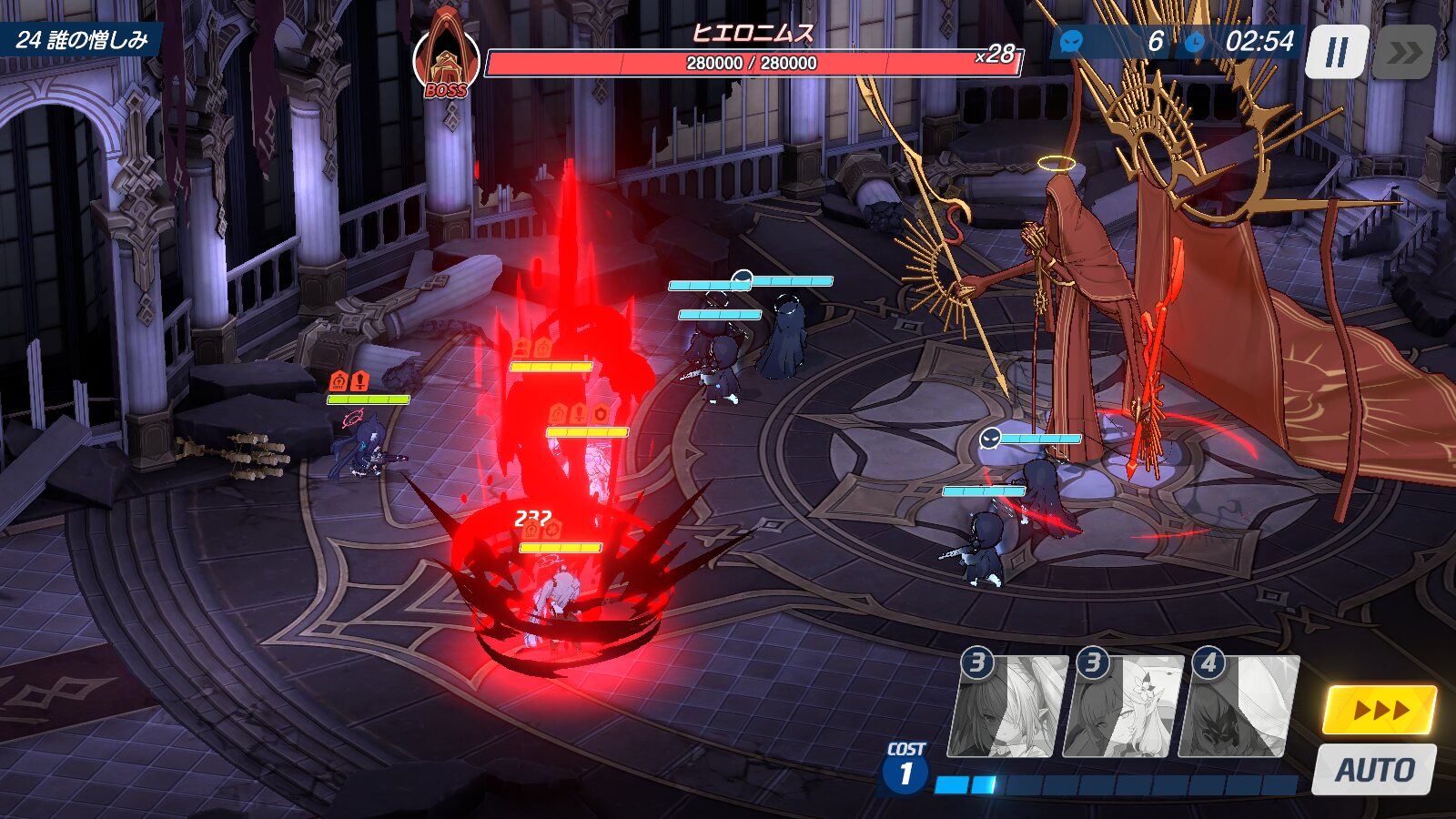Select the middle cost-3 skill card
This screenshot has height=819, width=1456.
[1124, 707]
